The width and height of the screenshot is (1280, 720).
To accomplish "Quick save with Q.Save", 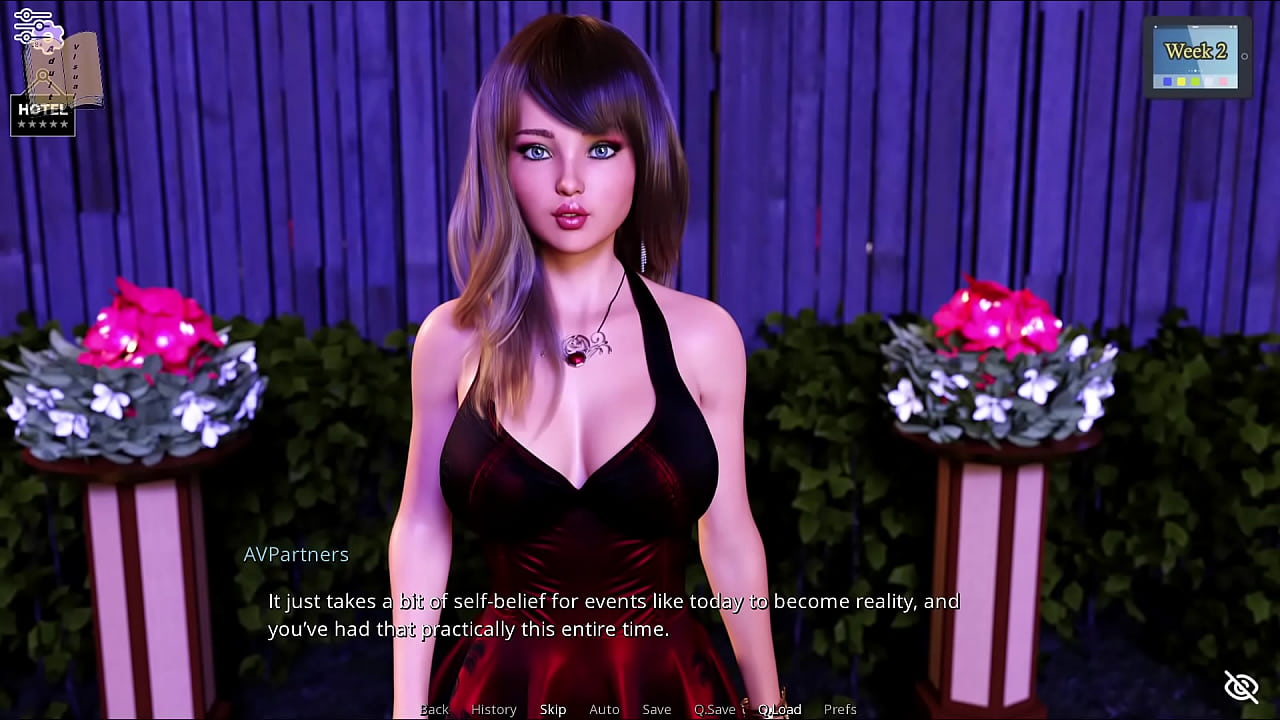I will [x=714, y=709].
